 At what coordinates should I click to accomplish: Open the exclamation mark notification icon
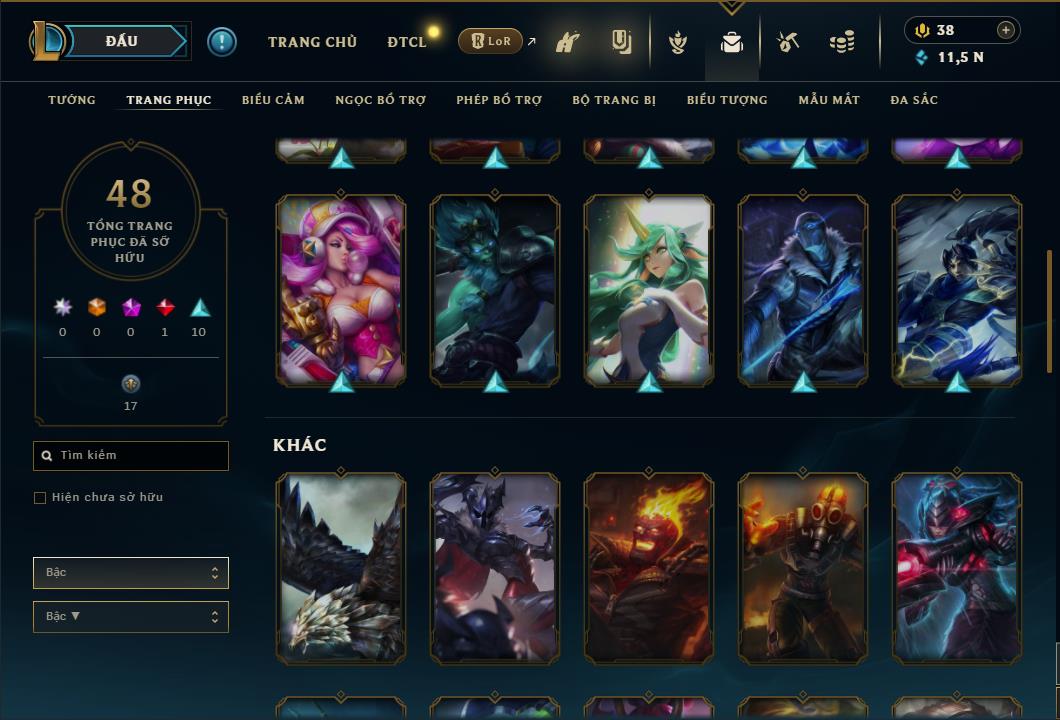(222, 42)
